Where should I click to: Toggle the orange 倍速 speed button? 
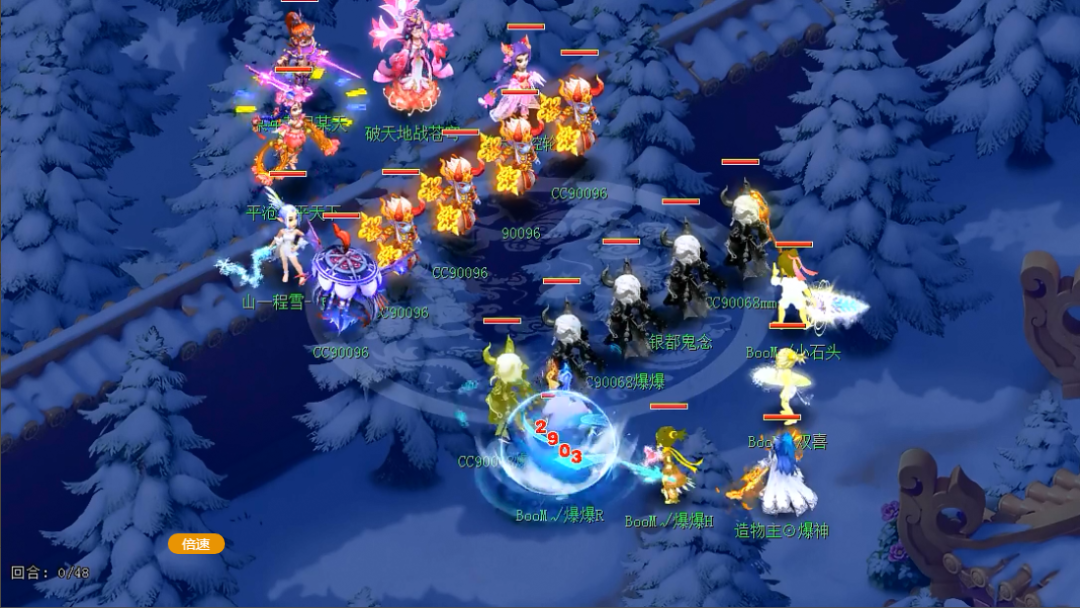[x=196, y=544]
